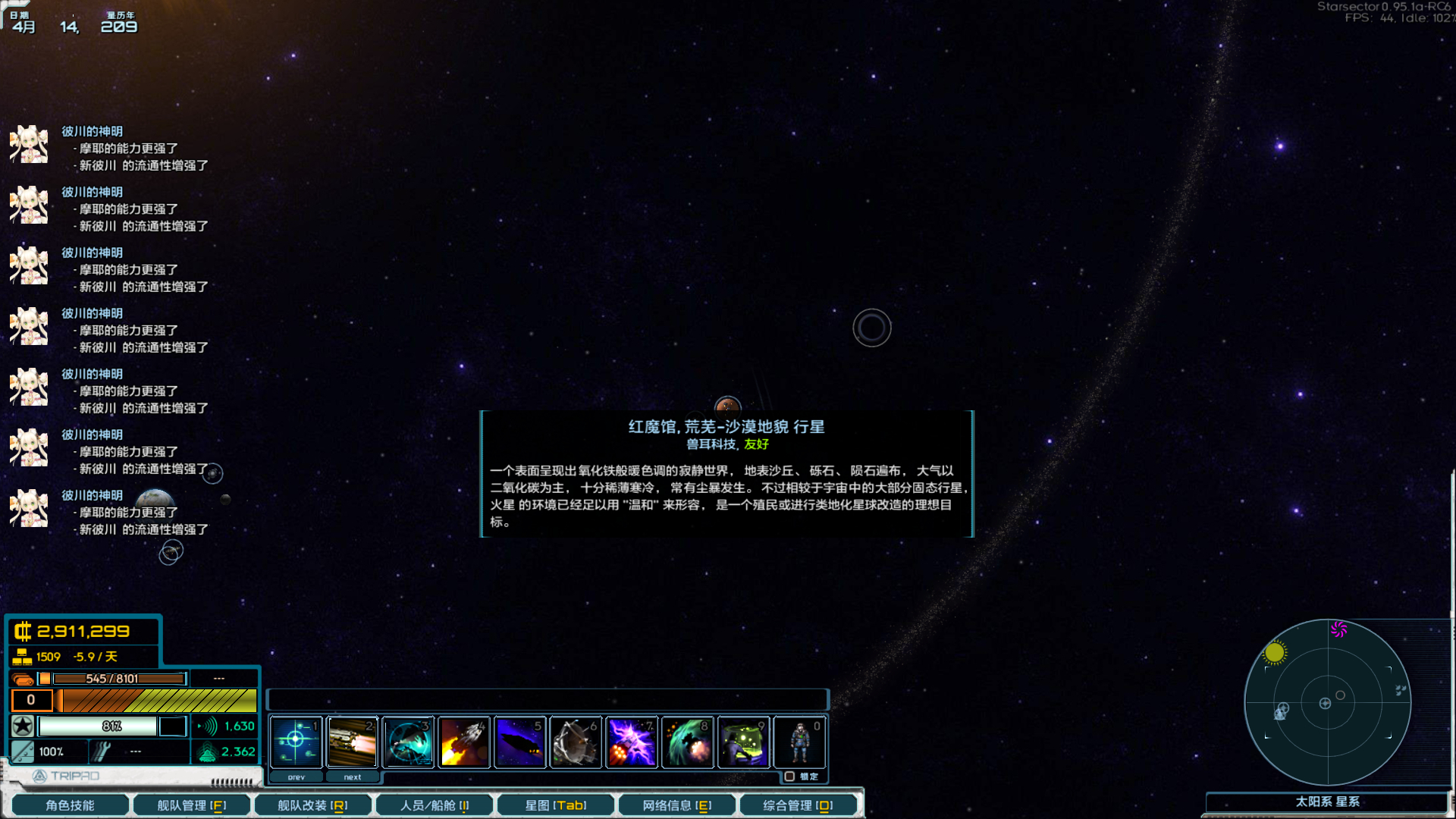
Task: Toggle the dark ship ability in slot 5
Action: coord(520,742)
